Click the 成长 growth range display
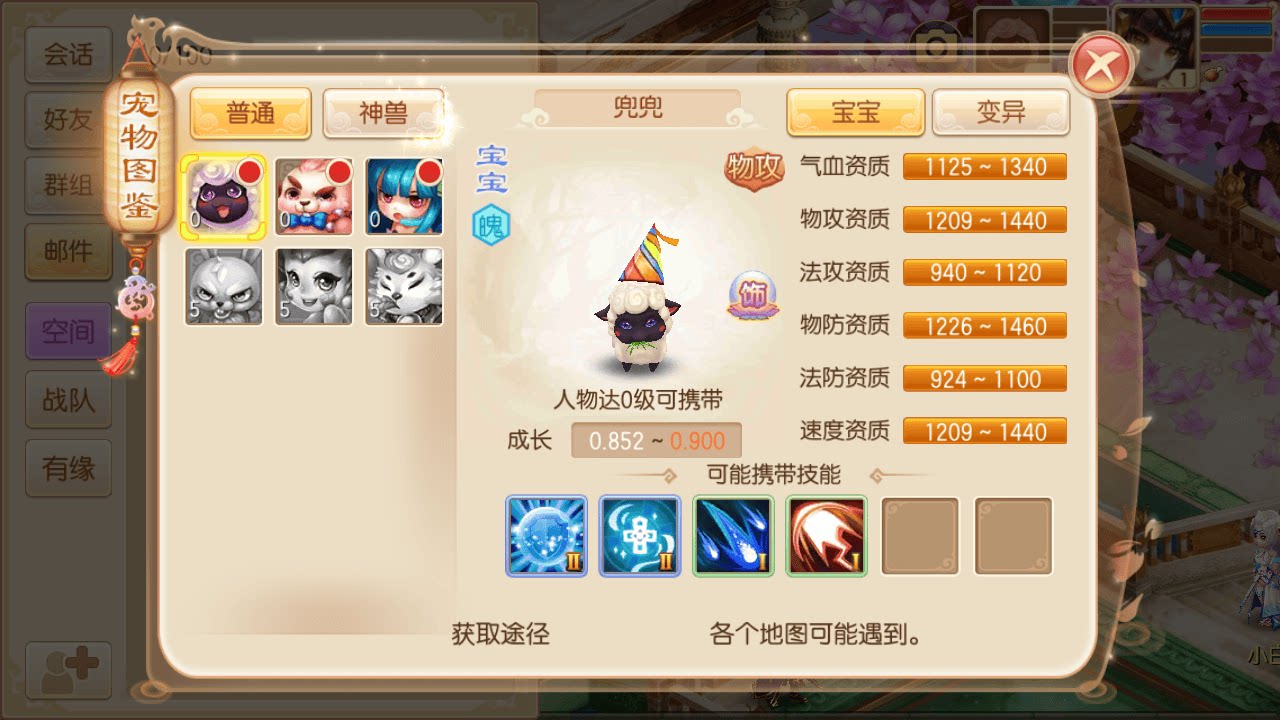This screenshot has height=720, width=1280. point(655,440)
